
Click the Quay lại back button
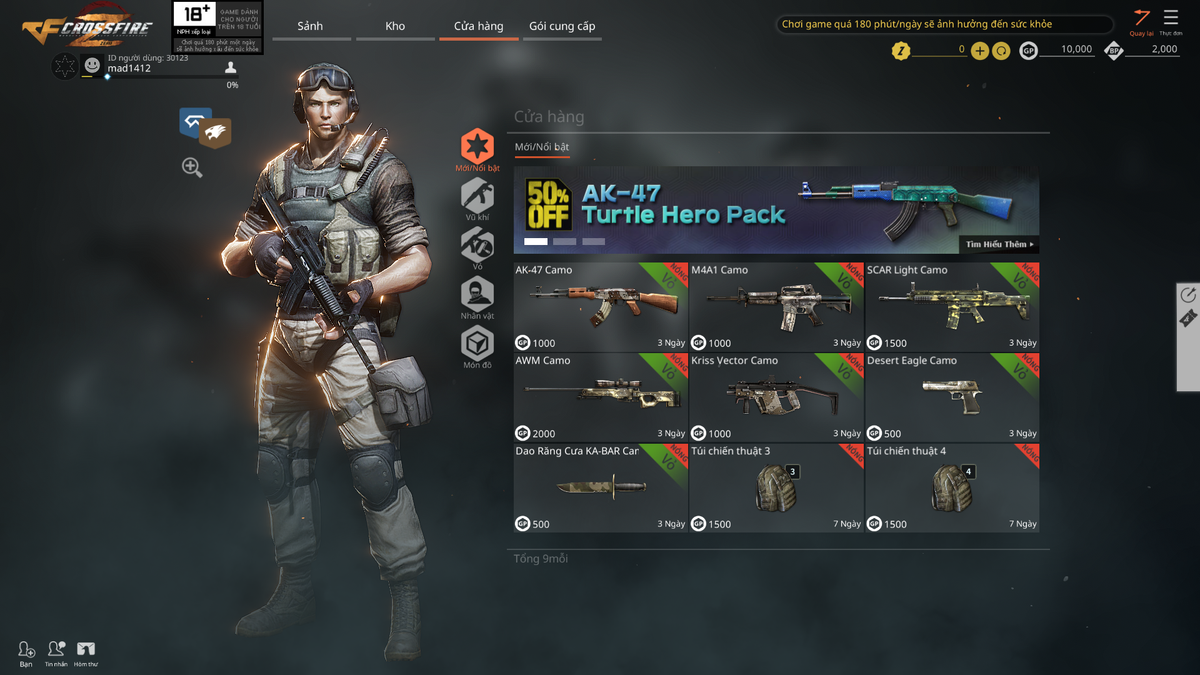tap(1141, 21)
